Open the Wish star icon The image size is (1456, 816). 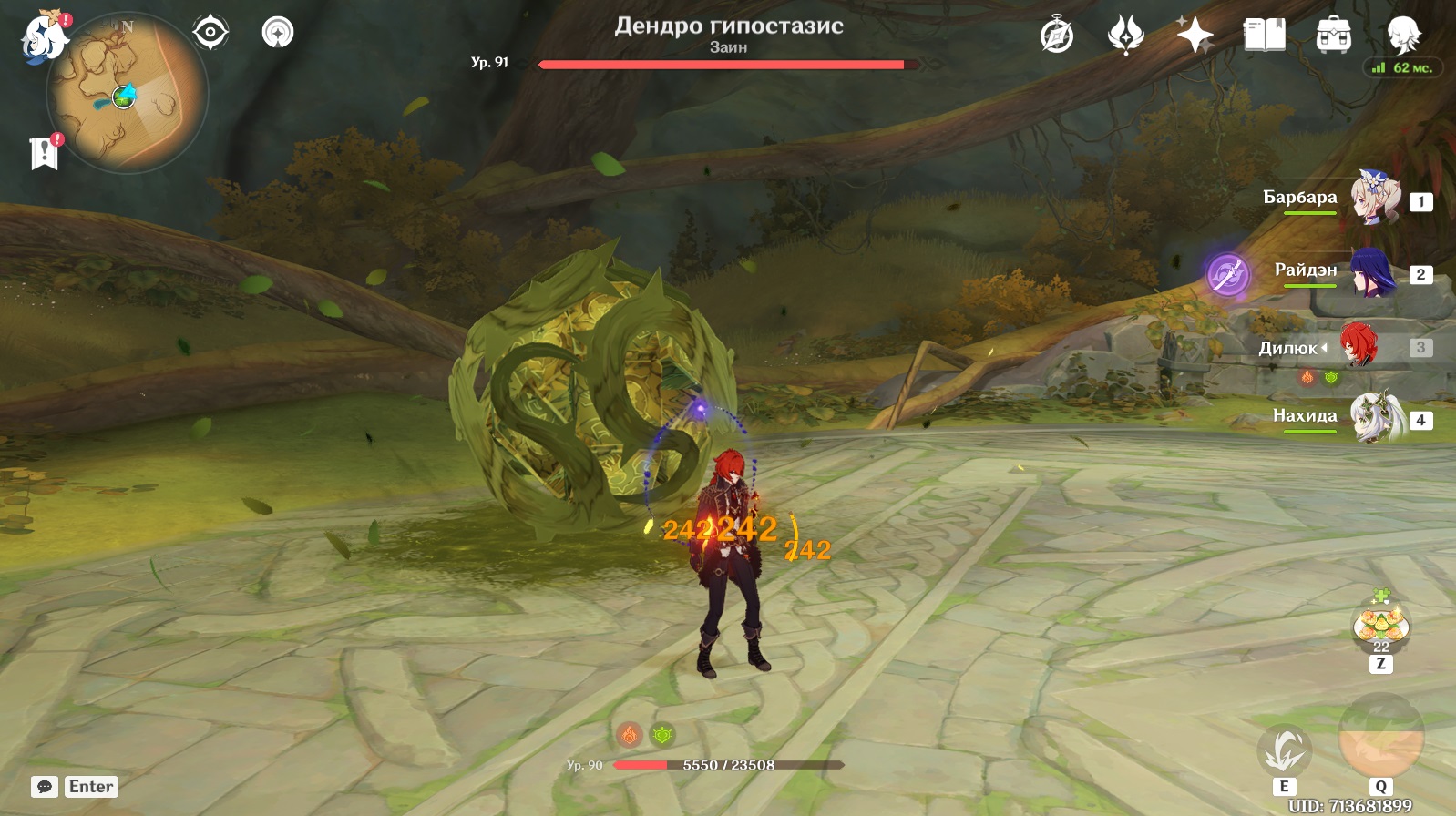(1195, 36)
